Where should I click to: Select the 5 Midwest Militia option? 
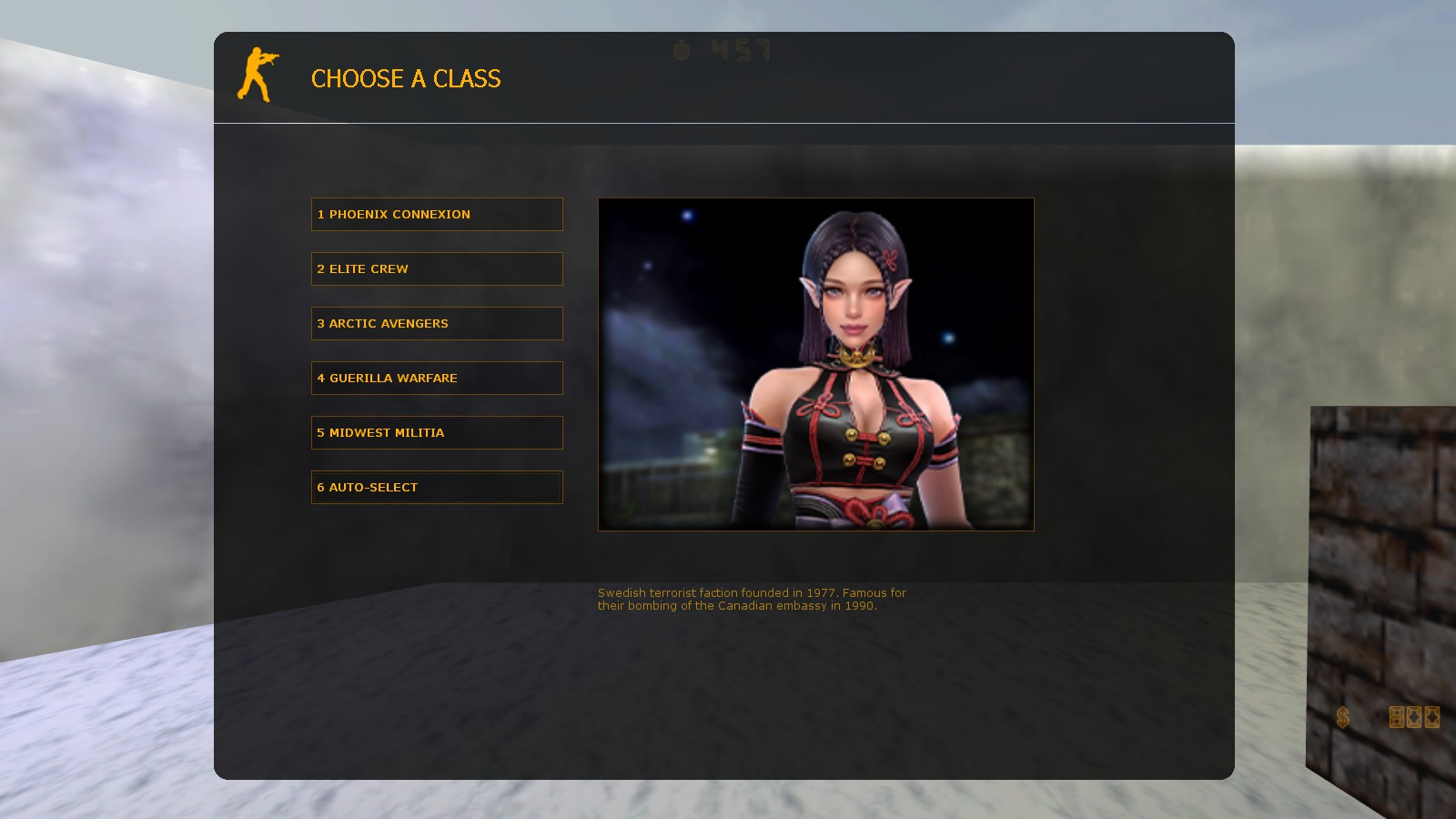(437, 432)
